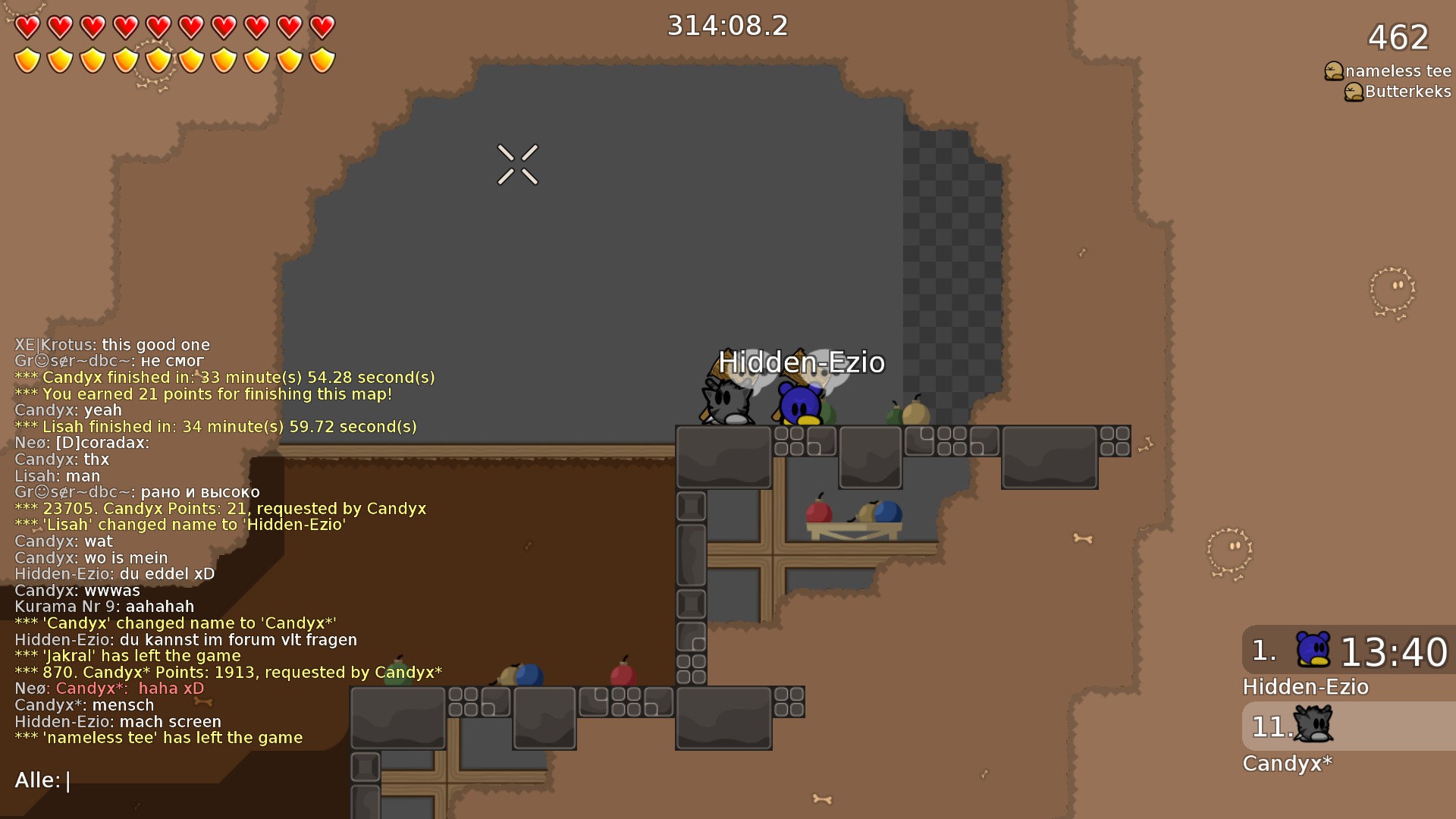Image resolution: width=1456 pixels, height=819 pixels.
Task: Click the 'Butterkeks' player entry
Action: coord(1407,92)
